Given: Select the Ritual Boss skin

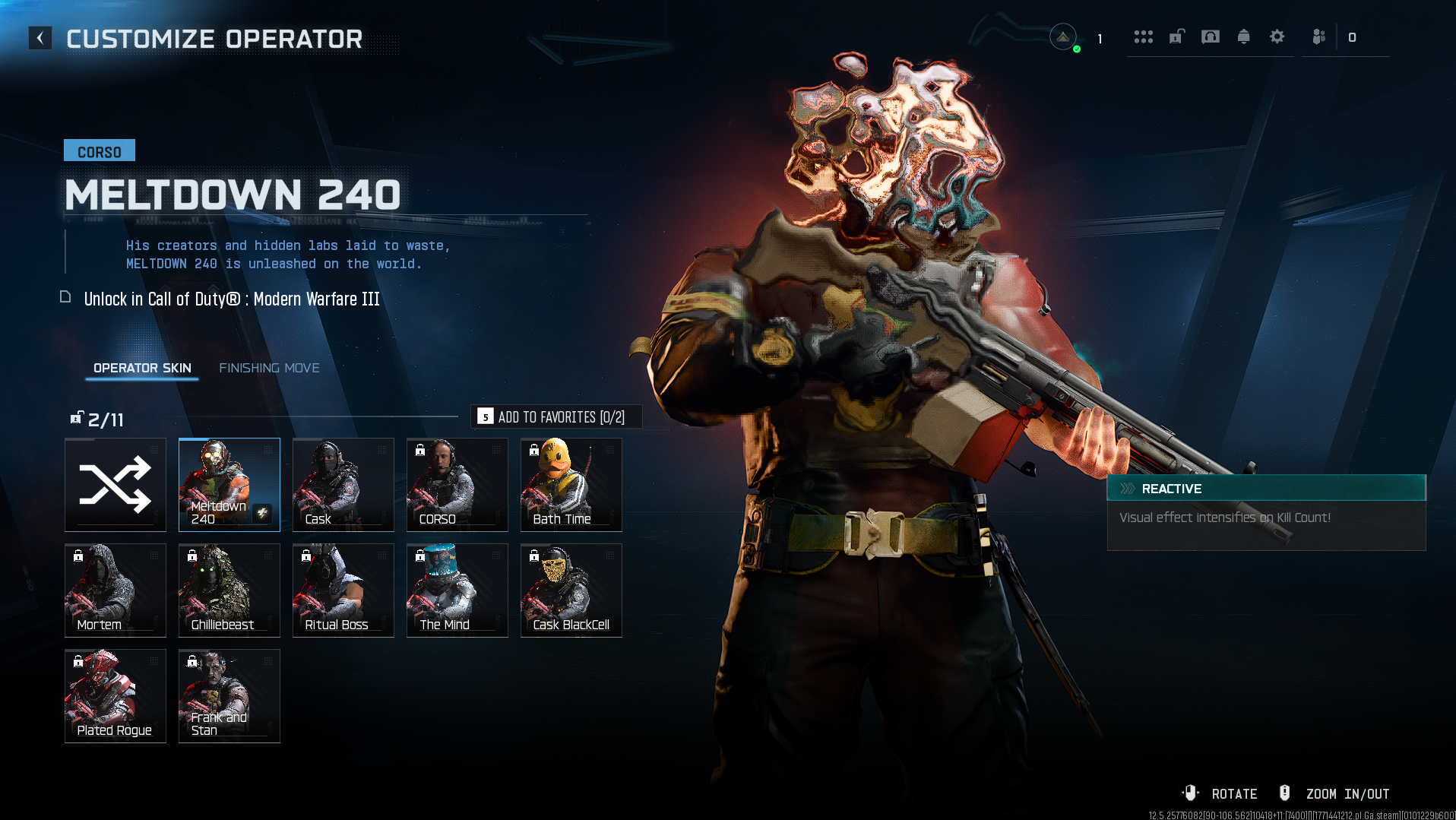Looking at the screenshot, I should (x=343, y=590).
